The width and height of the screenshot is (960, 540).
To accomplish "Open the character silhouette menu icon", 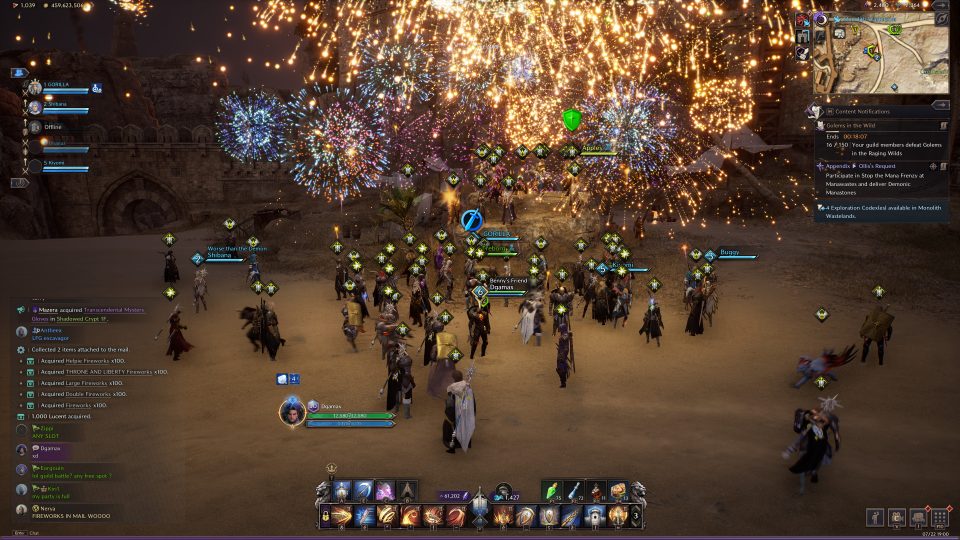I will pyautogui.click(x=877, y=516).
